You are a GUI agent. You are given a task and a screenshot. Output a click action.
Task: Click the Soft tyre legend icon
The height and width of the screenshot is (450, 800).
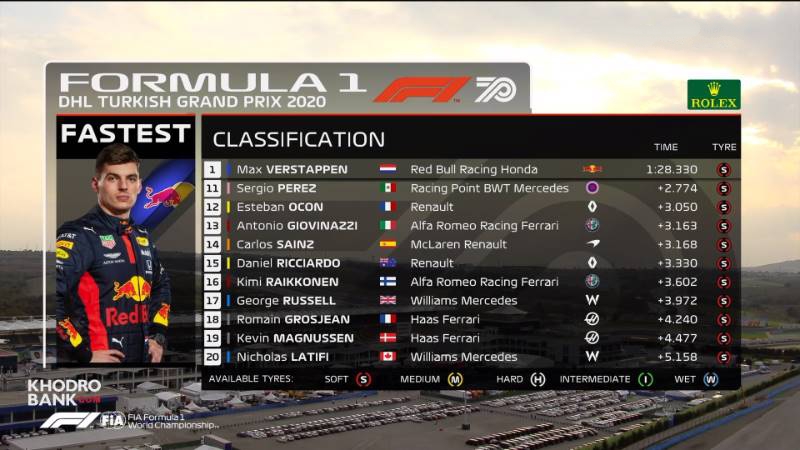point(363,379)
